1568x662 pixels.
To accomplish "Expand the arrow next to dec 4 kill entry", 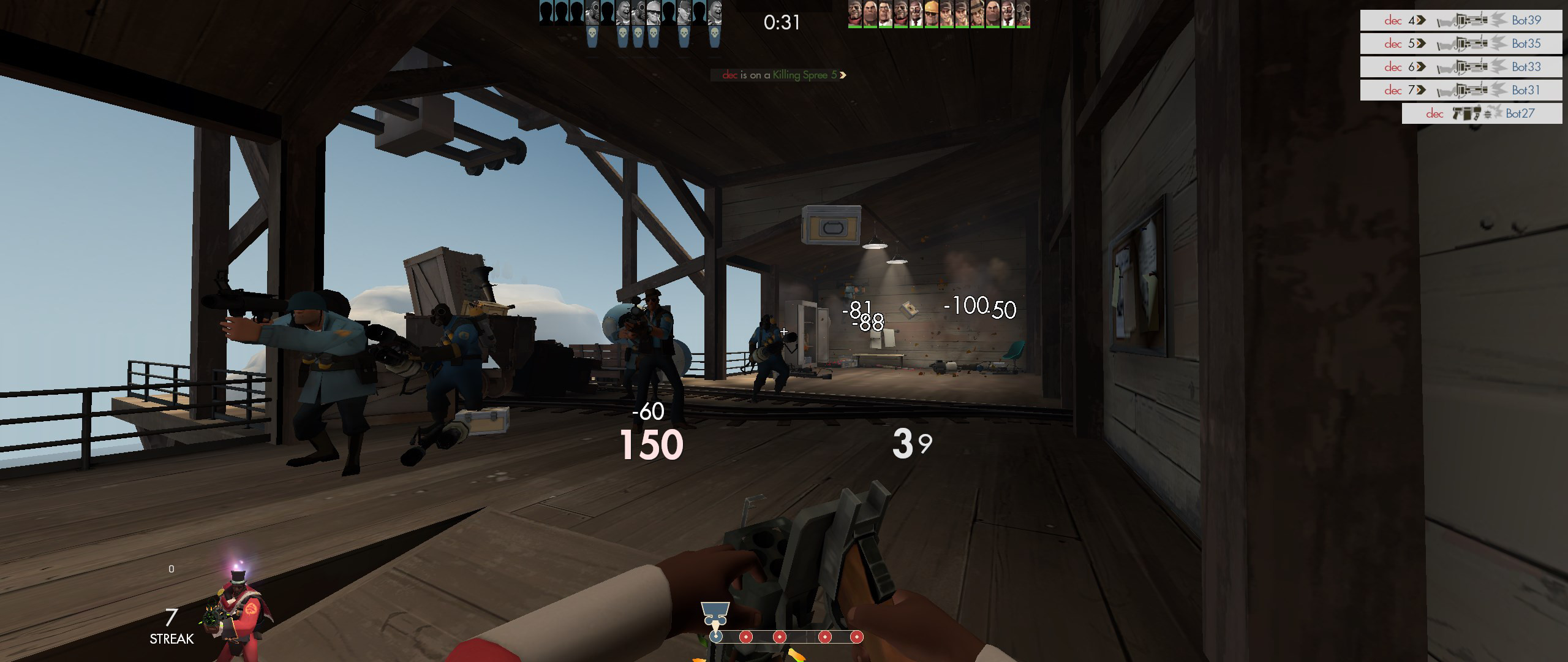I will click(1421, 20).
